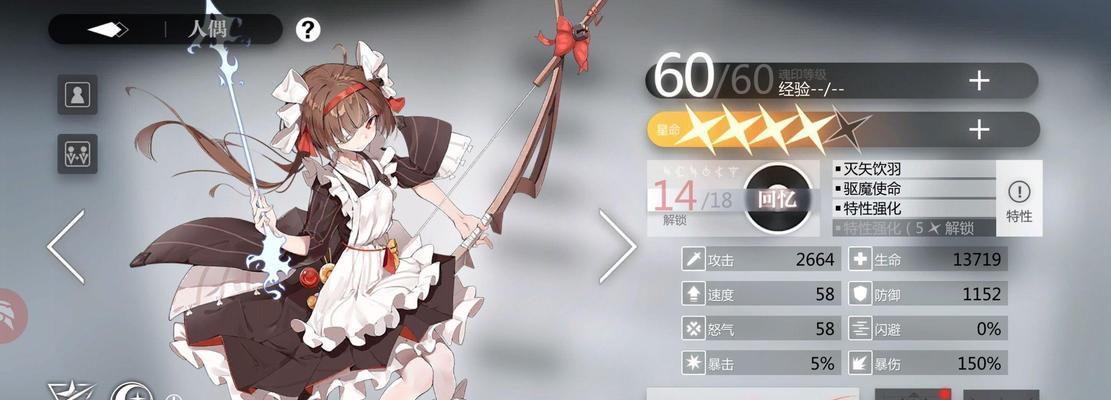1111x400 pixels.
Task: View the 生命 health stat row
Action: click(926, 260)
